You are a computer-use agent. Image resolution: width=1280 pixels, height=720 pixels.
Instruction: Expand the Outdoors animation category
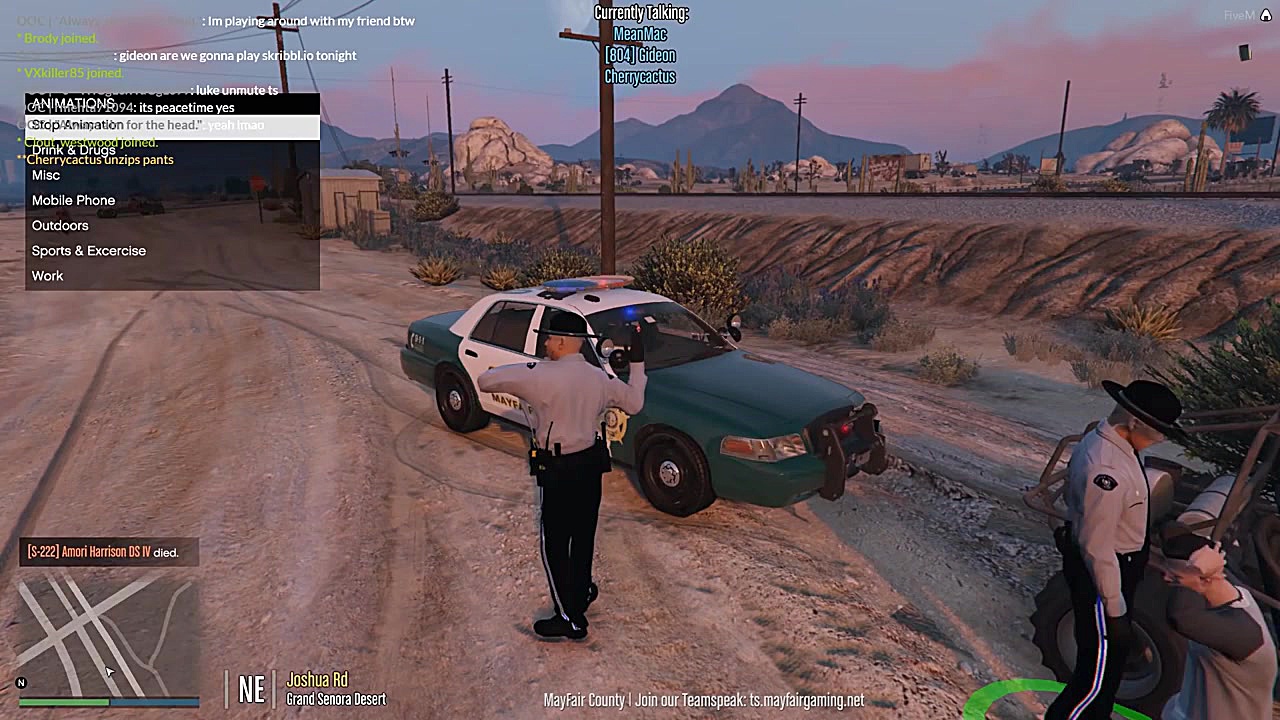point(60,225)
